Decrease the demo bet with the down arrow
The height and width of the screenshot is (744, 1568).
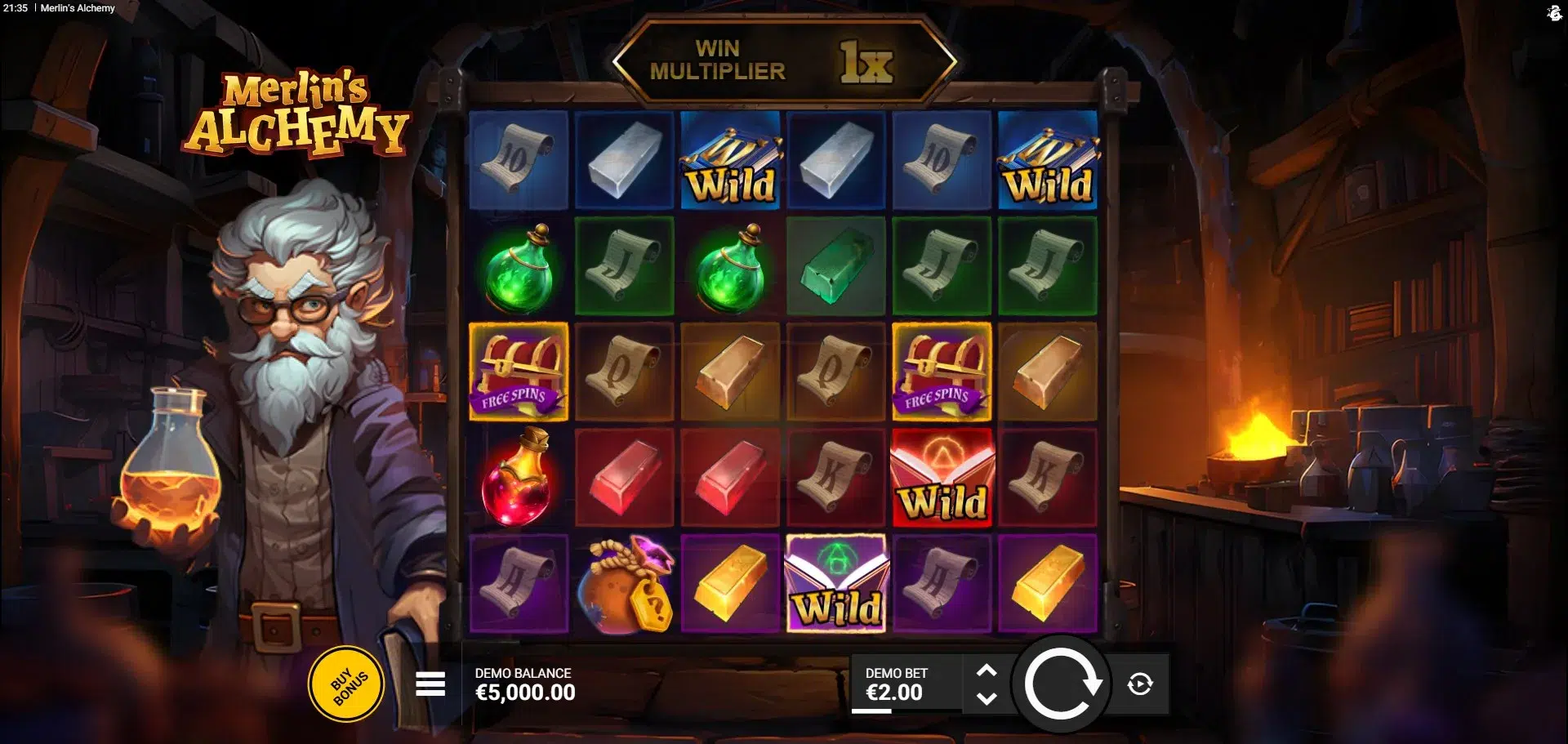(x=987, y=698)
